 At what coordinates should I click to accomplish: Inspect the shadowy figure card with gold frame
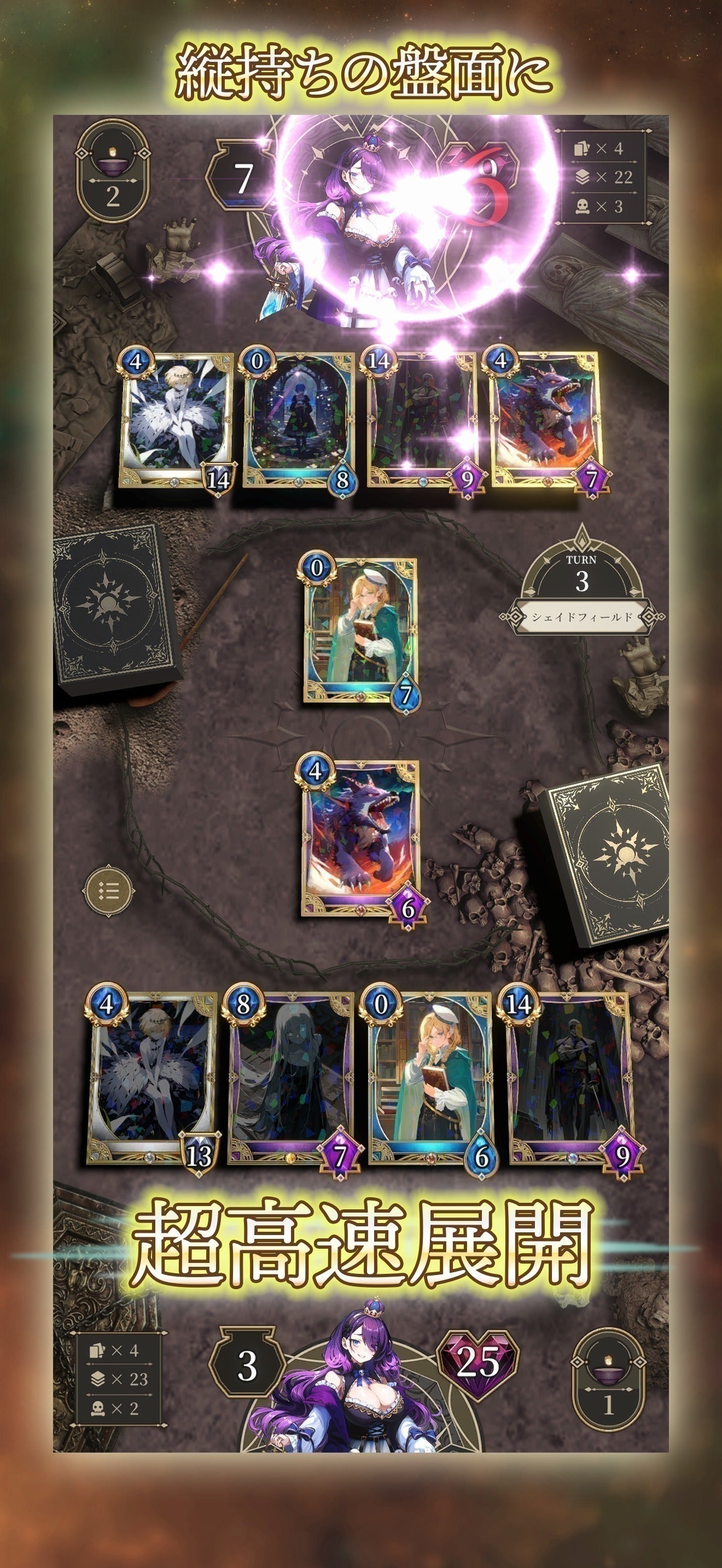click(x=422, y=421)
